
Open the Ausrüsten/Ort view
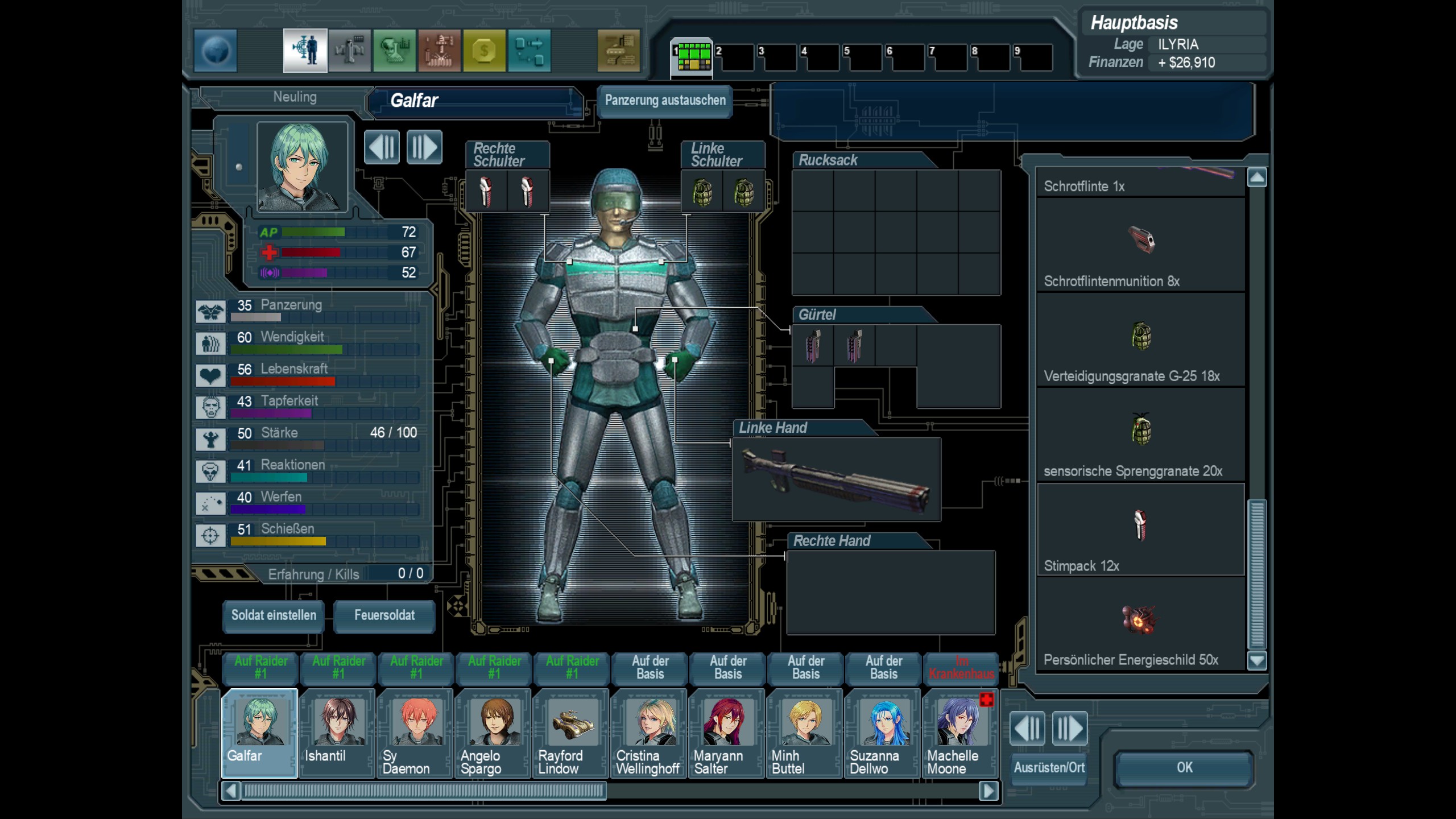tap(1049, 768)
